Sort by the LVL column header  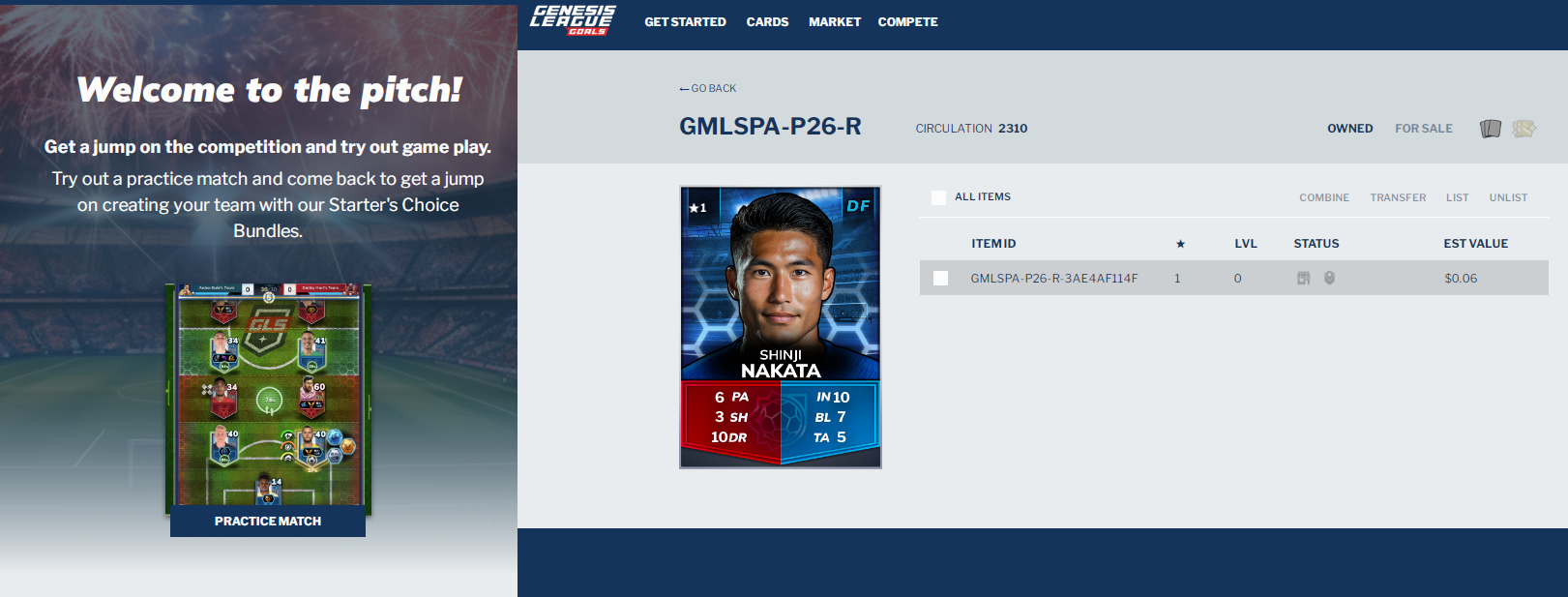click(x=1245, y=244)
